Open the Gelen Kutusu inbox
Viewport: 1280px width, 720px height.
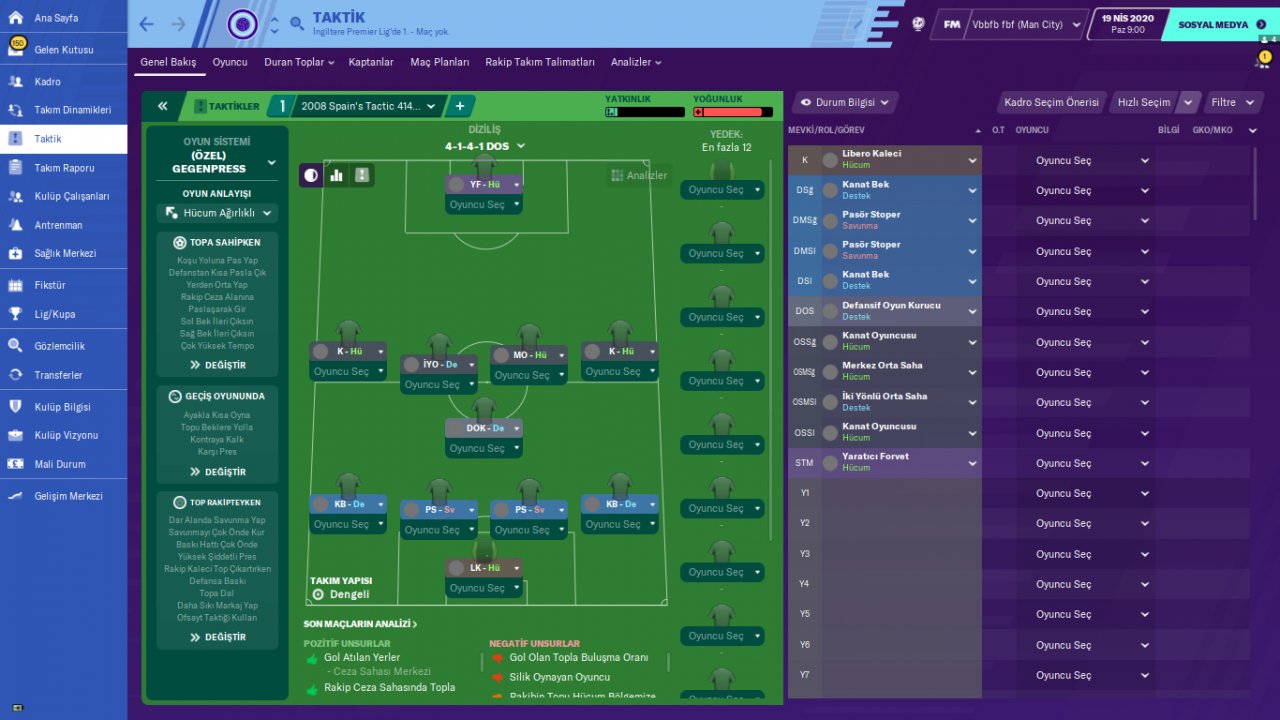click(64, 49)
